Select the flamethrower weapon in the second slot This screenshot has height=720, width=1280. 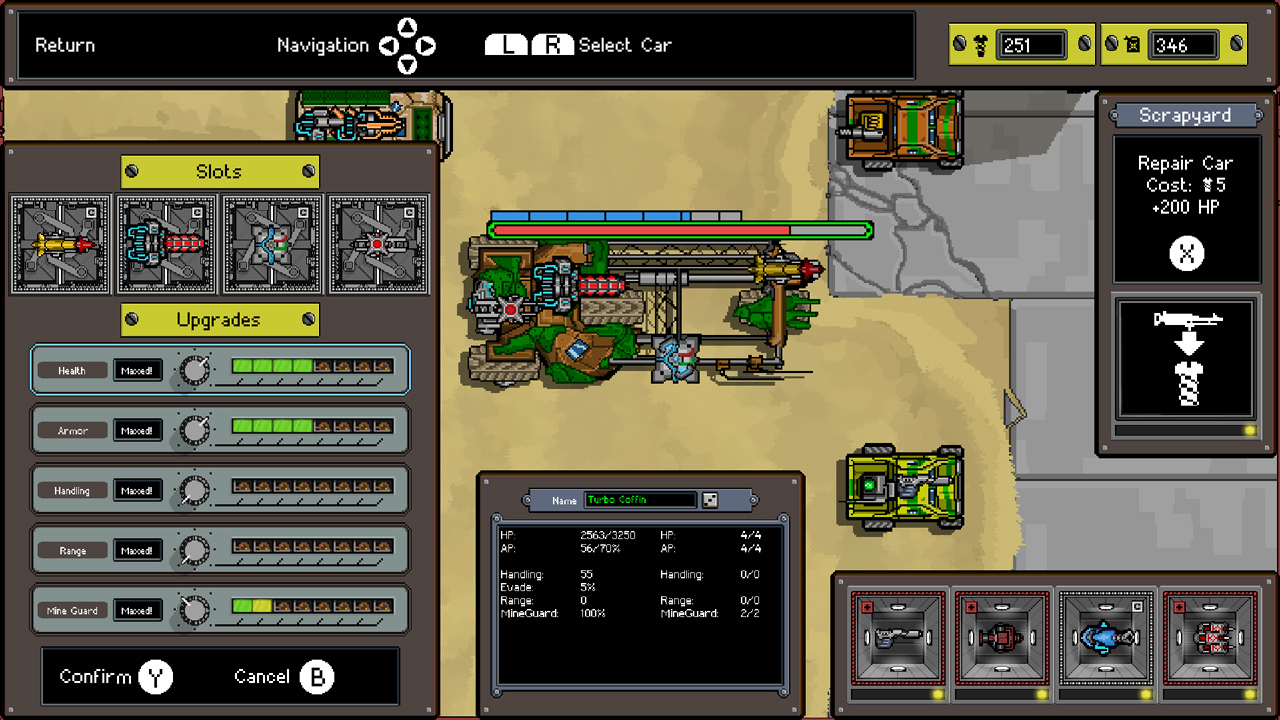tap(166, 243)
